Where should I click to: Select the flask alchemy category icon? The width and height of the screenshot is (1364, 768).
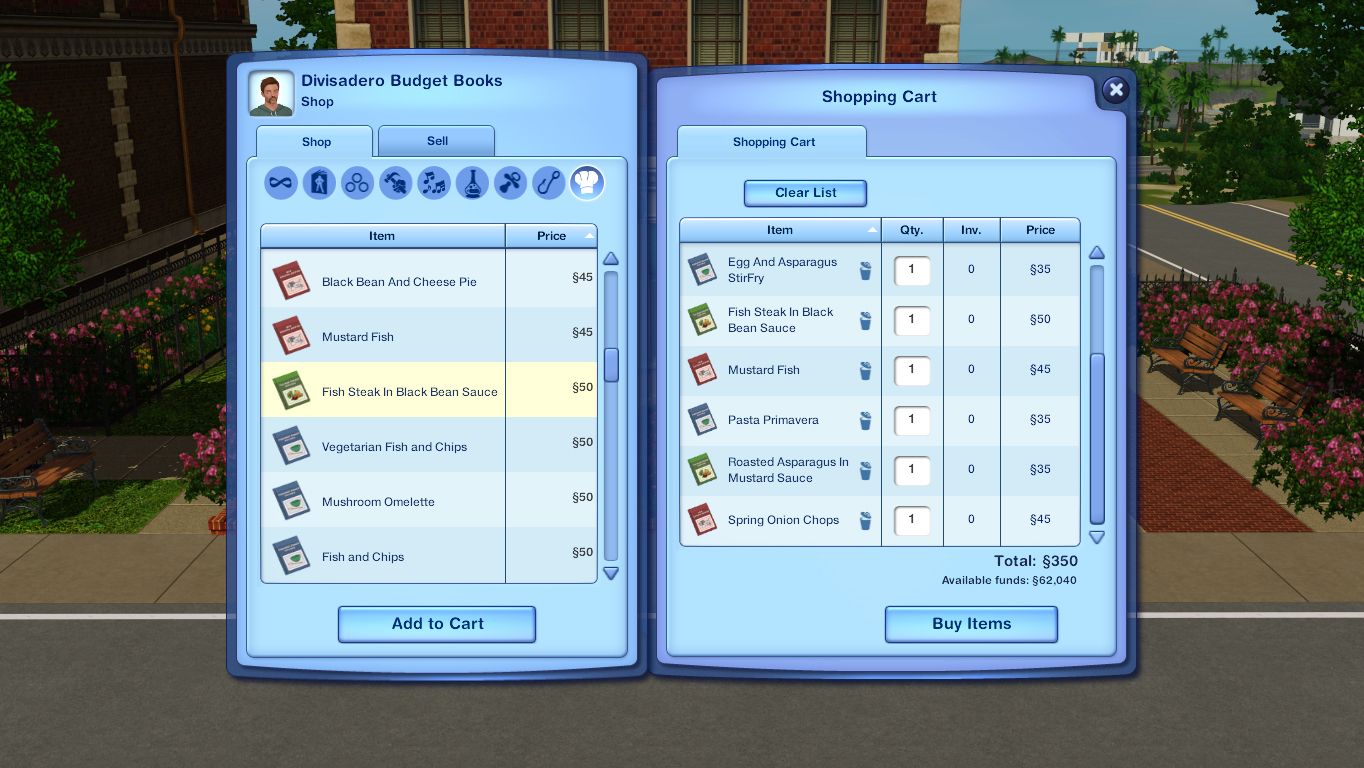tap(470, 183)
